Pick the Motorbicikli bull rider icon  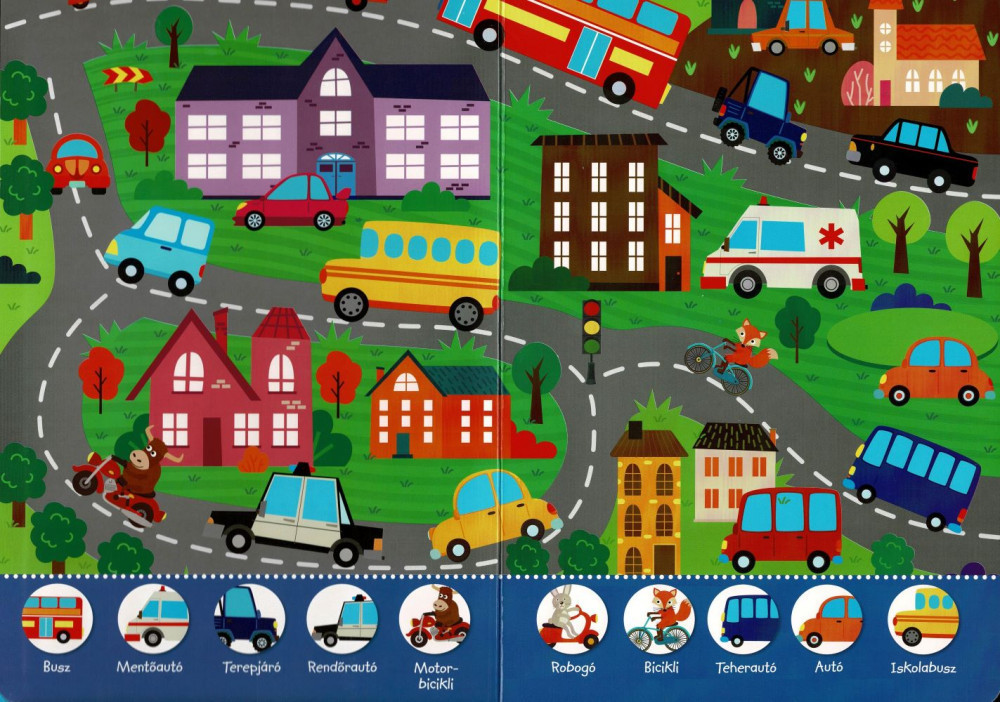[435, 619]
